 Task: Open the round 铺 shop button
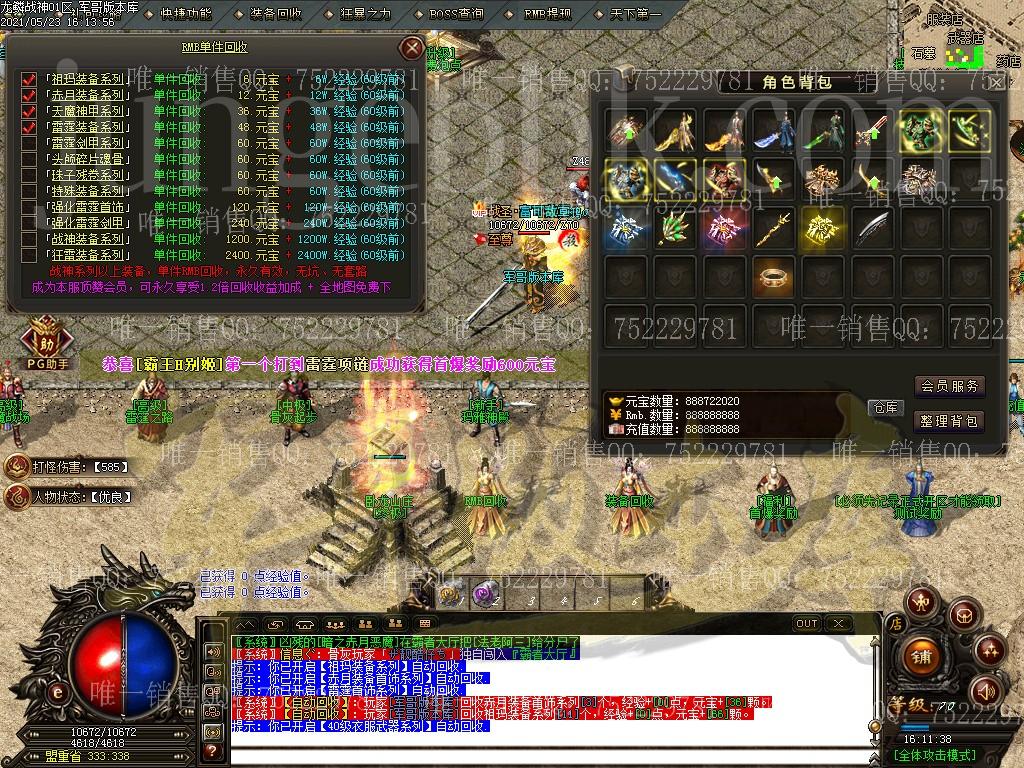(921, 655)
